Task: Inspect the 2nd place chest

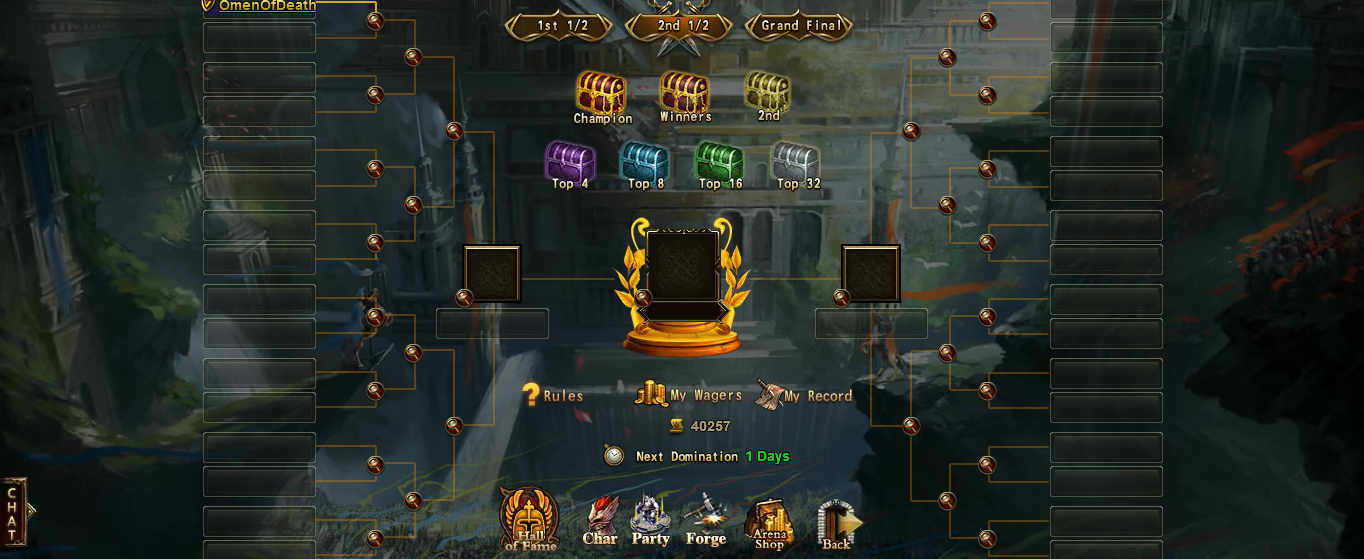Action: [x=768, y=92]
